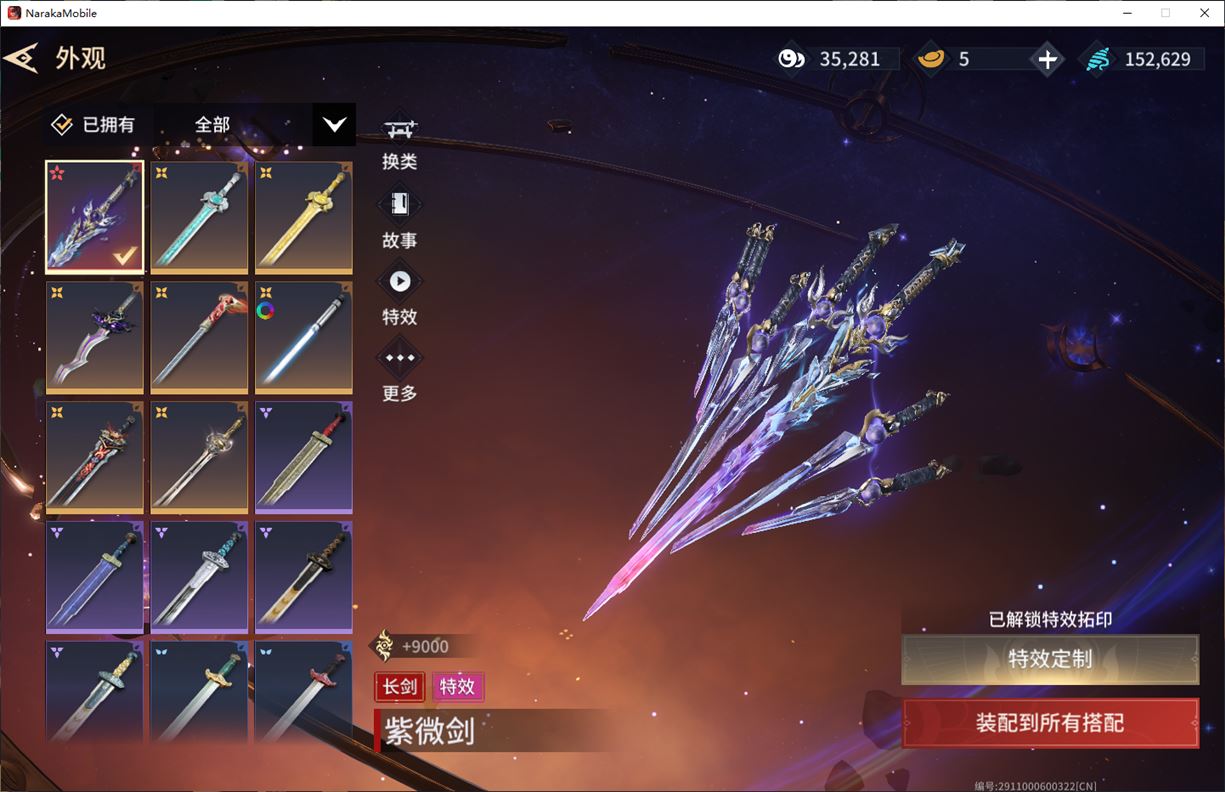Pick the purple curved blade skin
The image size is (1225, 792).
coord(95,337)
